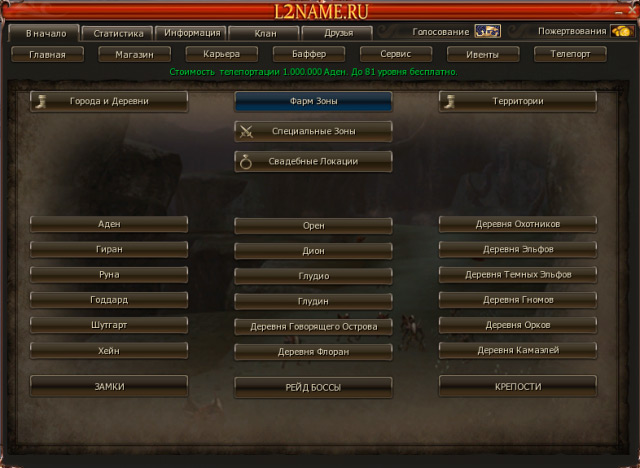This screenshot has height=468, width=640.
Task: Select the Фарм Зоны category
Action: point(313,101)
